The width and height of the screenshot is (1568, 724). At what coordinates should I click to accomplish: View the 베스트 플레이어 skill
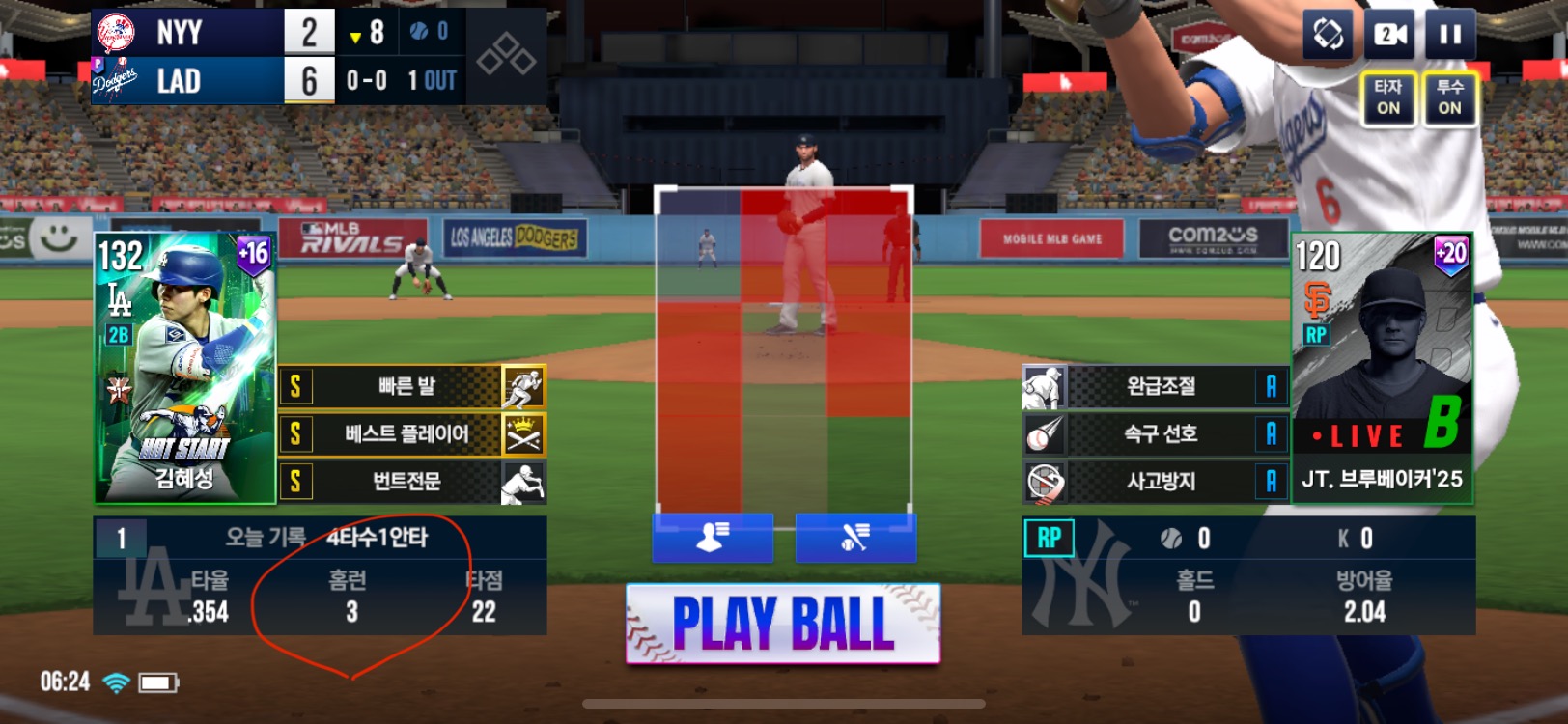pos(412,434)
